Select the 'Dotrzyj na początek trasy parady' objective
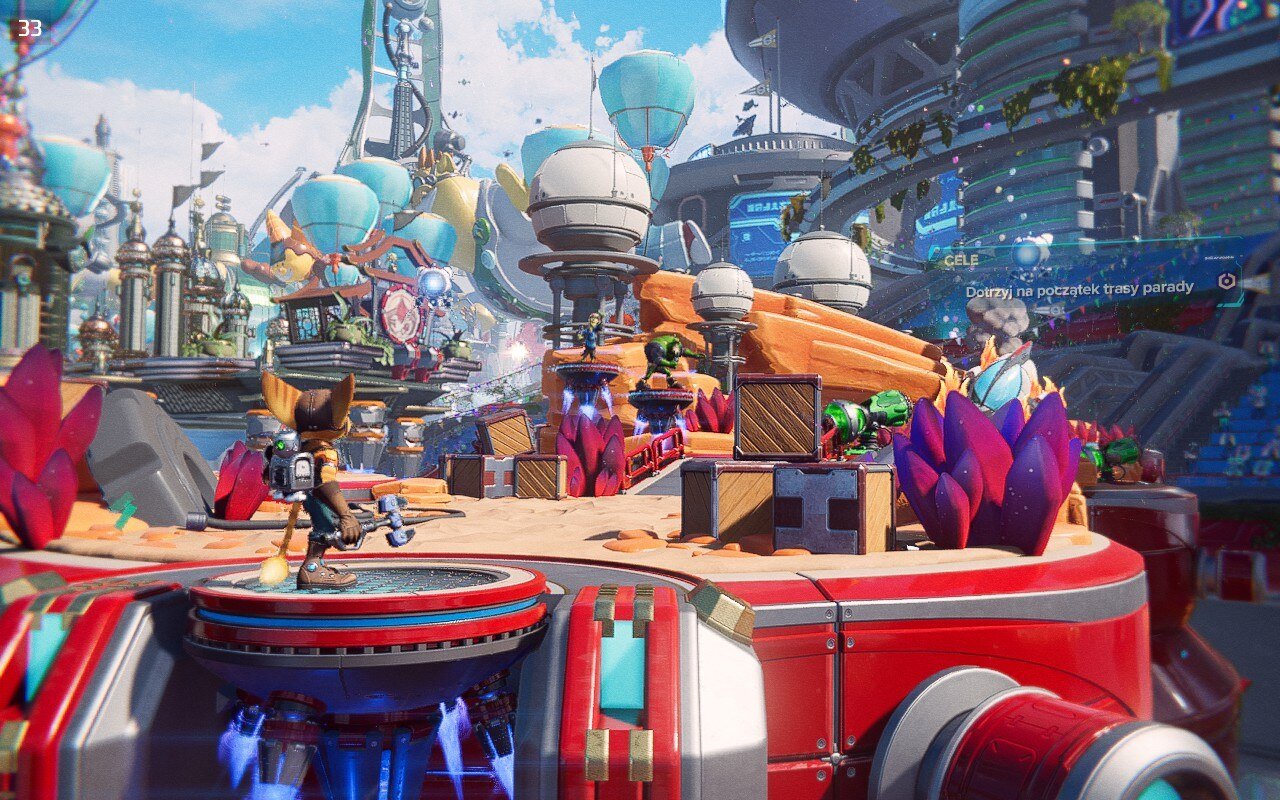This screenshot has width=1280, height=800. tap(1079, 289)
